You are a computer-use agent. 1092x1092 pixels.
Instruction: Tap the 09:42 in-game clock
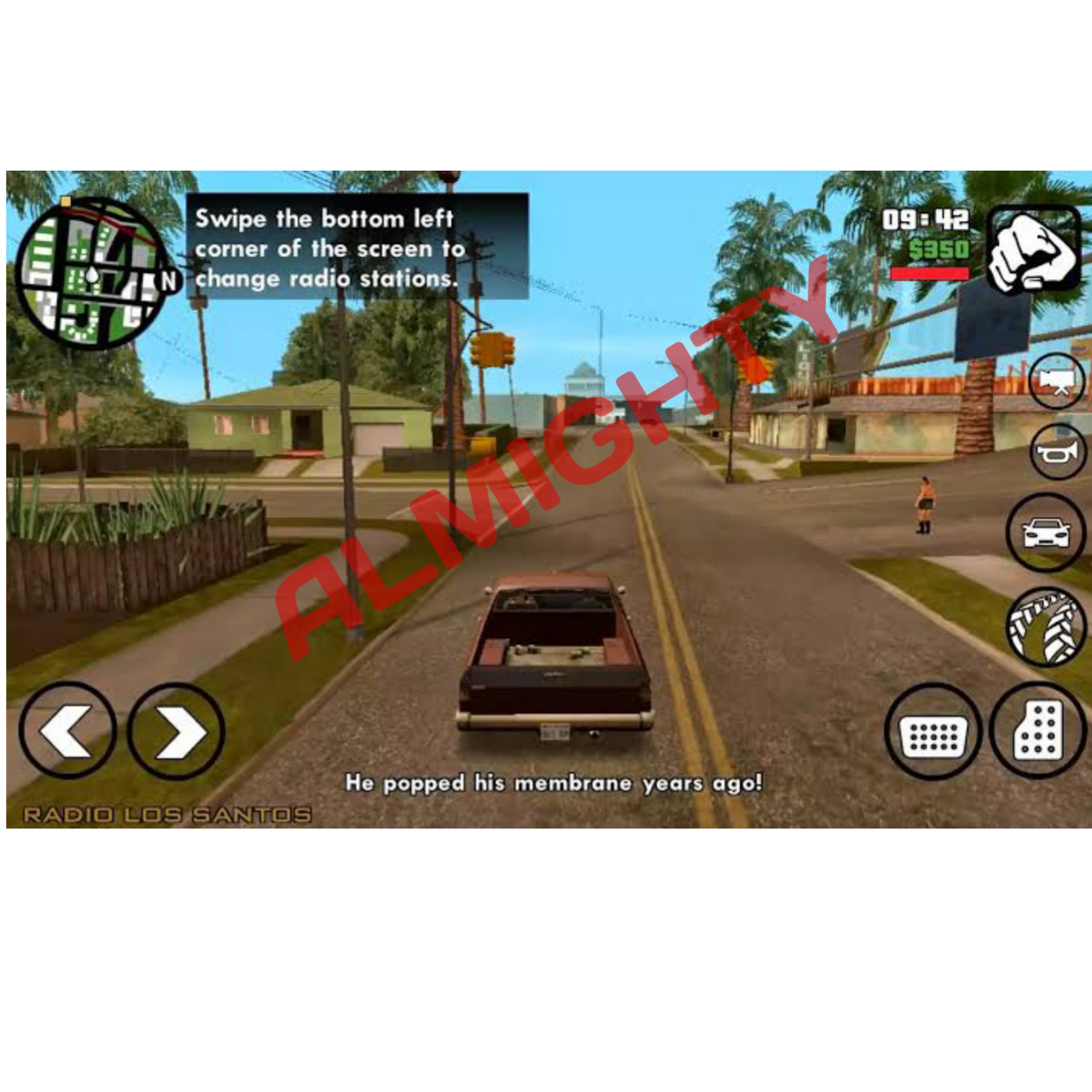tap(924, 220)
